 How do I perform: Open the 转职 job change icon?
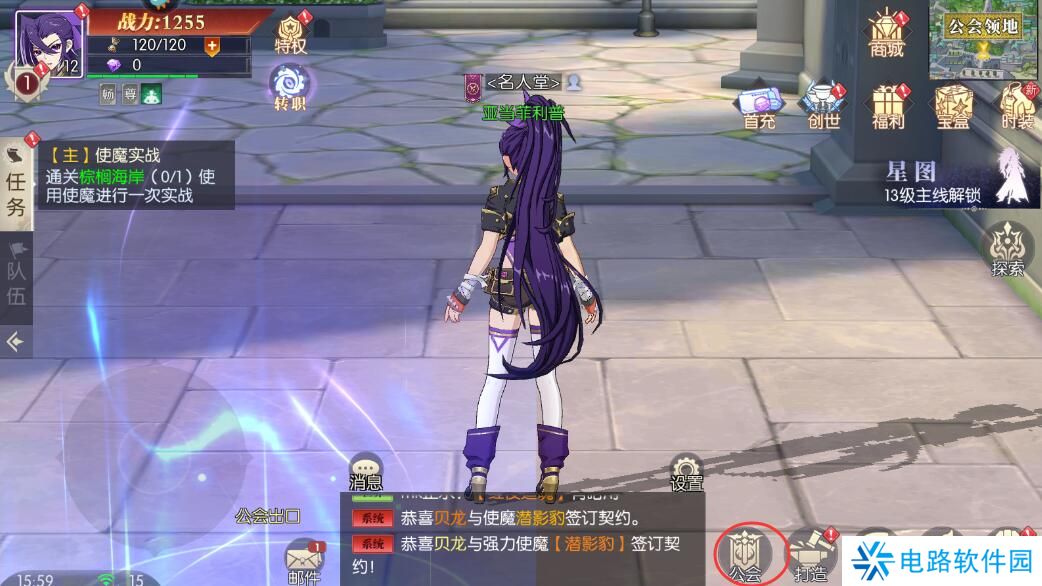[x=291, y=86]
